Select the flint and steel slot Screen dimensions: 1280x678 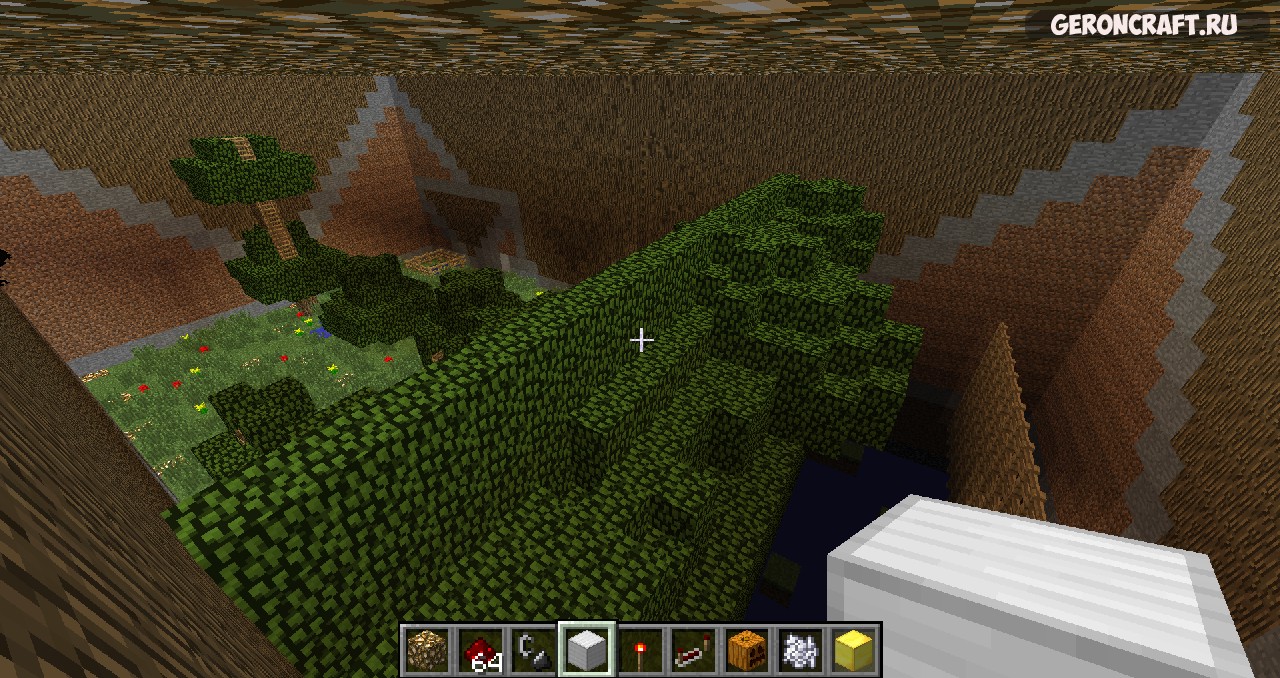coord(533,650)
